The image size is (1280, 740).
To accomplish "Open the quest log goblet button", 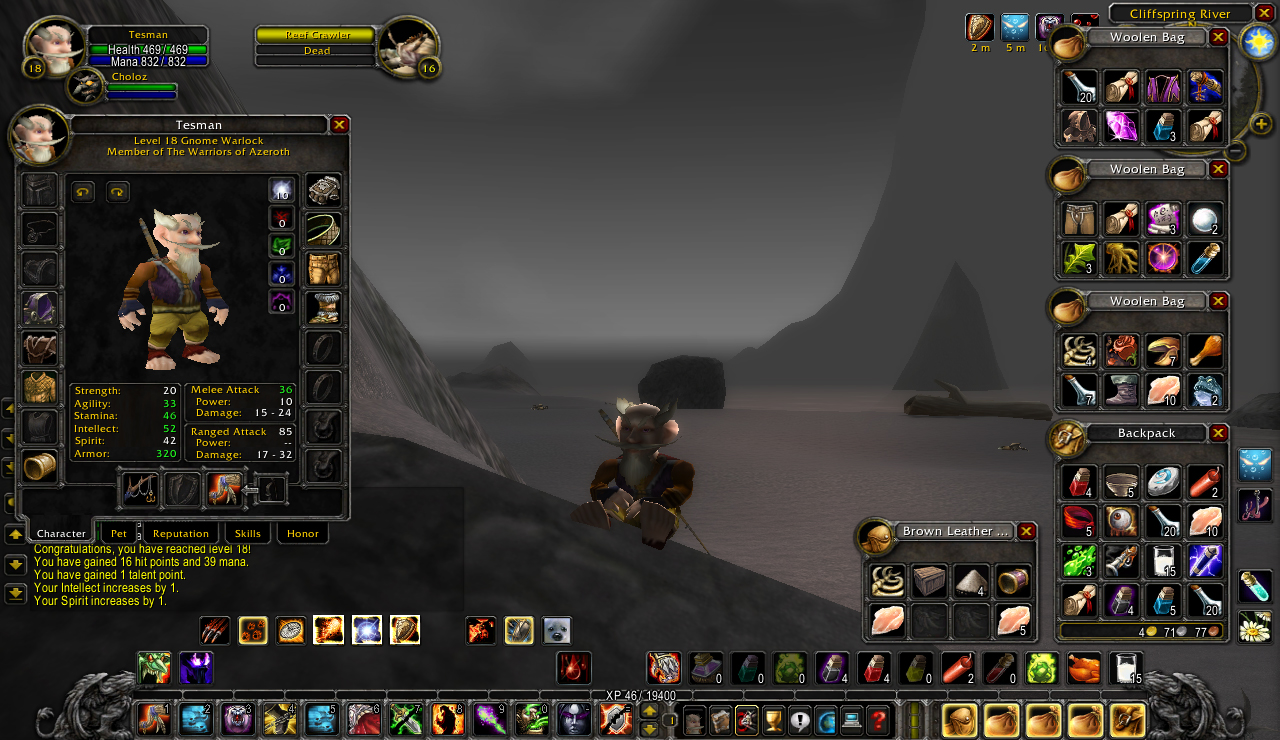I will pyautogui.click(x=773, y=719).
